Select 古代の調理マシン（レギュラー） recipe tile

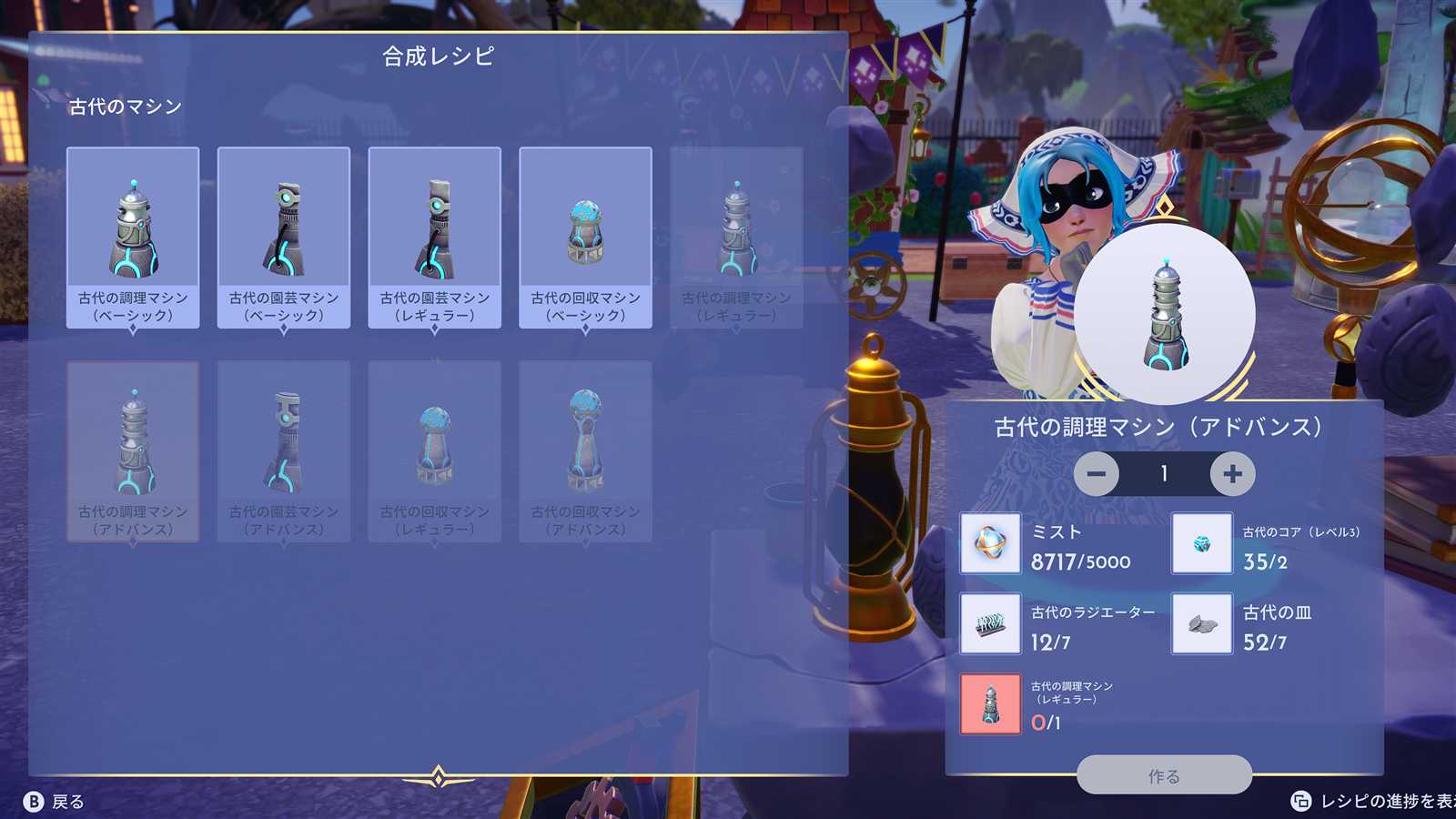(x=736, y=237)
